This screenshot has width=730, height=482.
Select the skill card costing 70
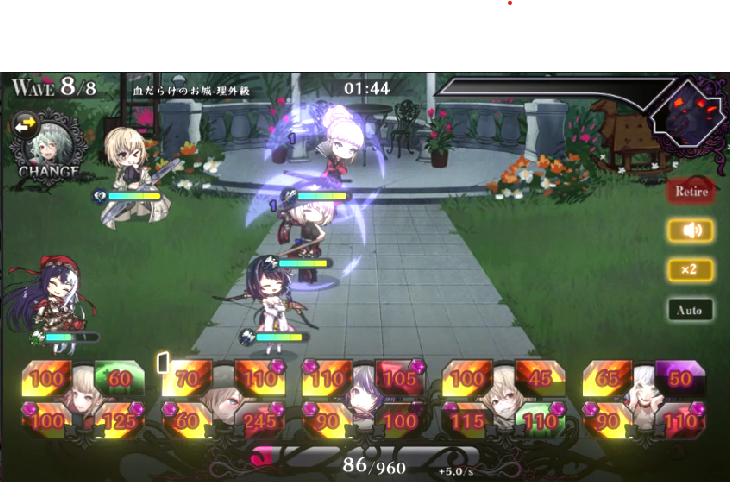(x=186, y=379)
